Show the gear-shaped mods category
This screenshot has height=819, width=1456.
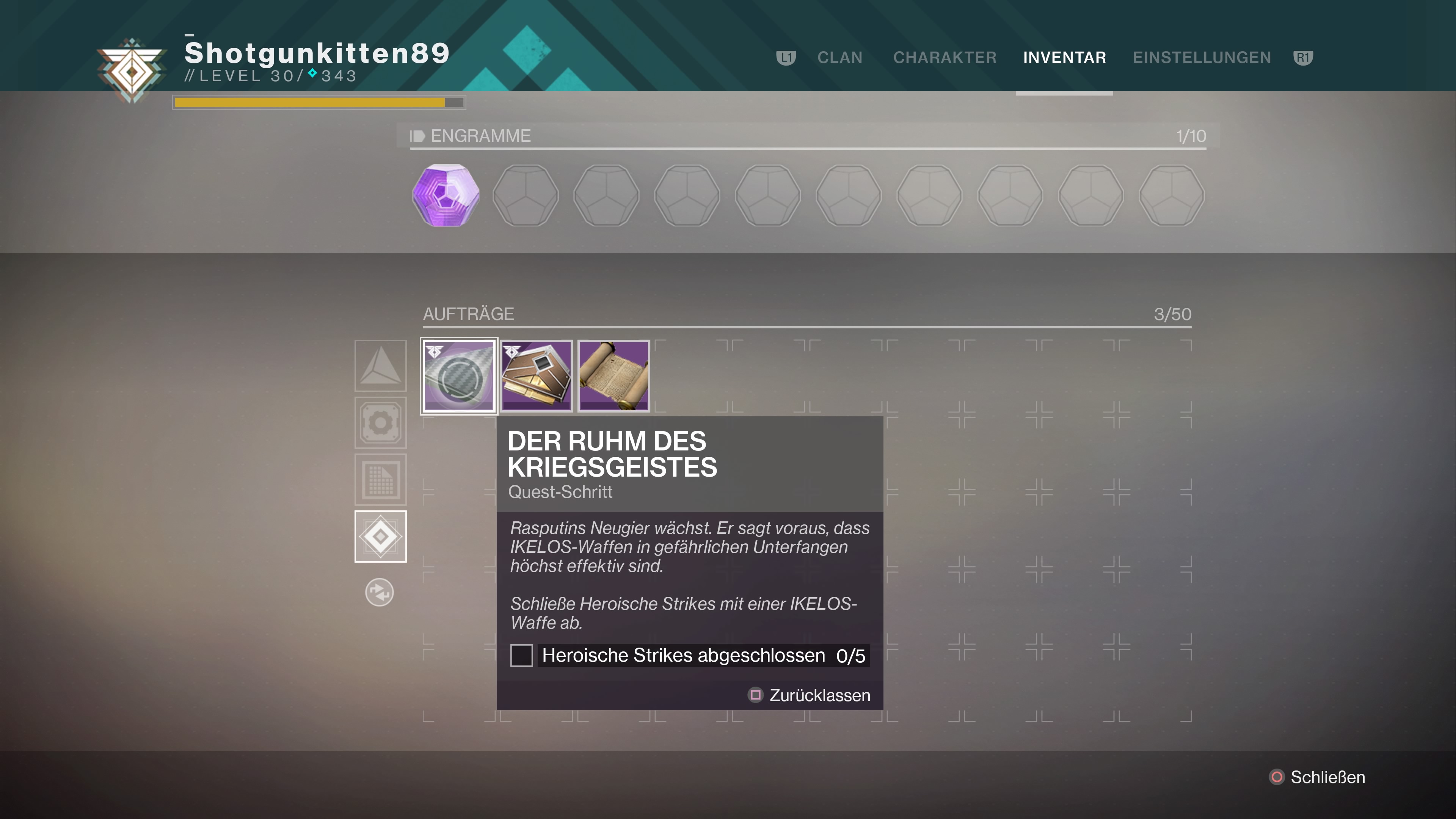[x=380, y=423]
